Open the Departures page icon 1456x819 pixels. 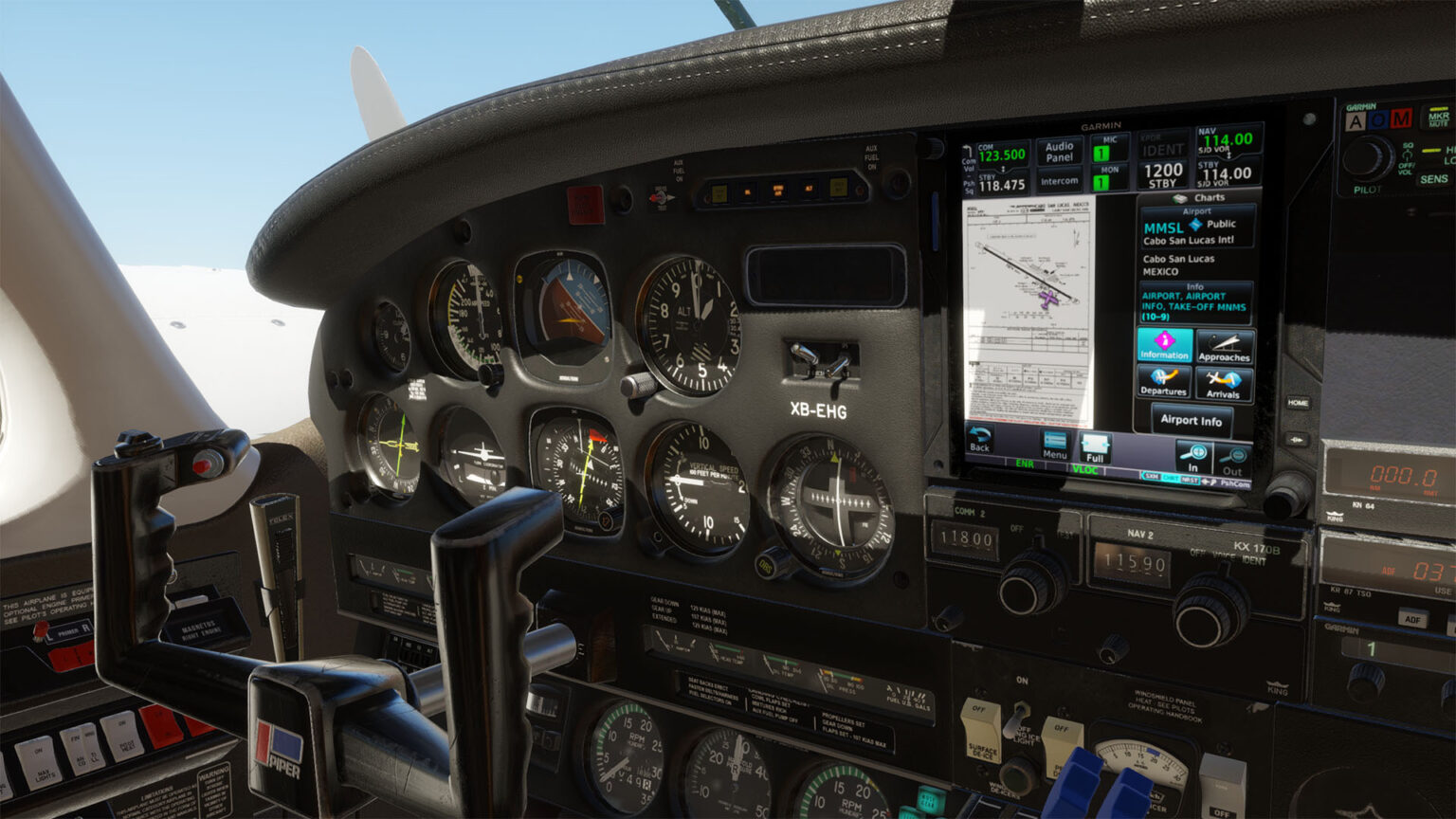point(1163,384)
